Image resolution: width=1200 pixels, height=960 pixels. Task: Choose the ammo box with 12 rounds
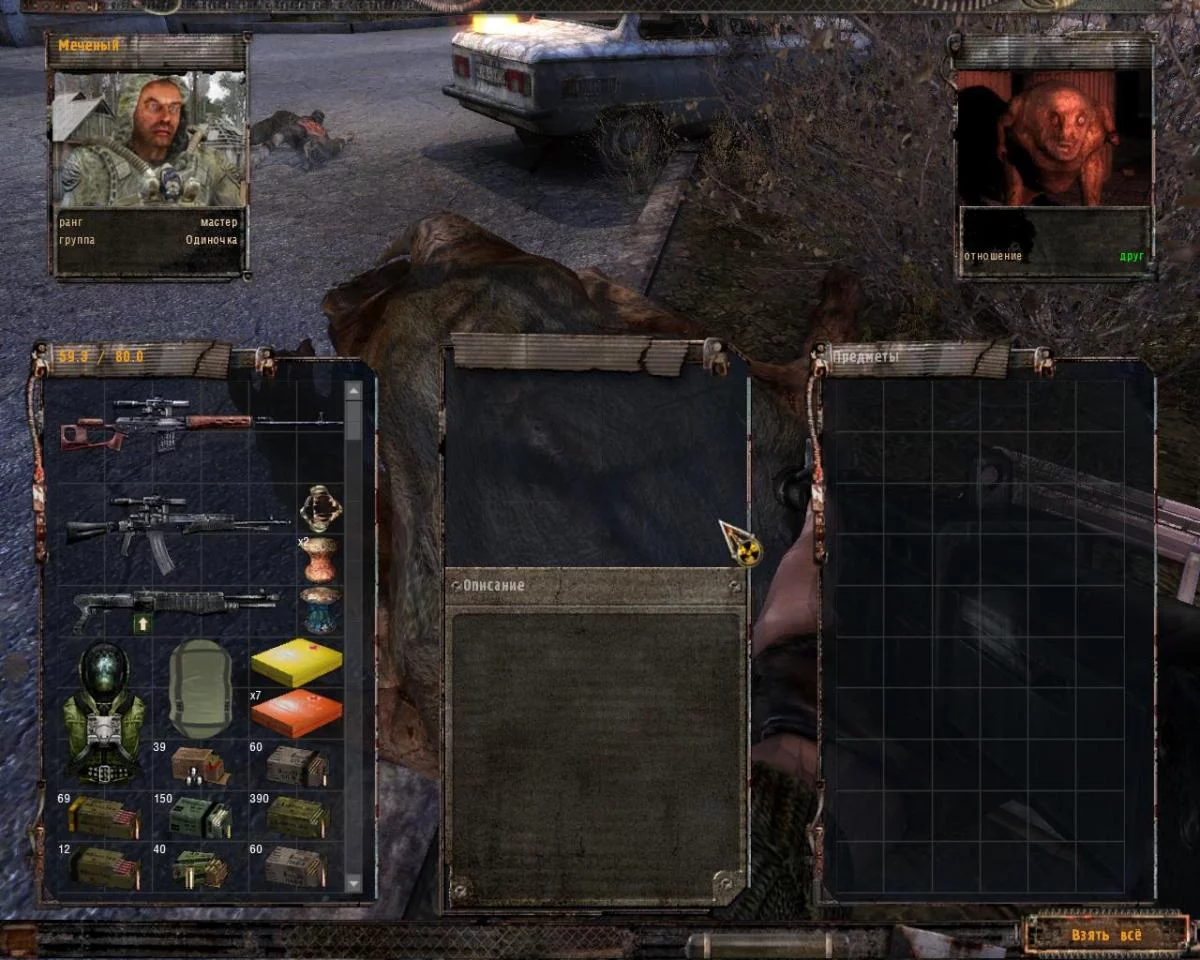103,867
